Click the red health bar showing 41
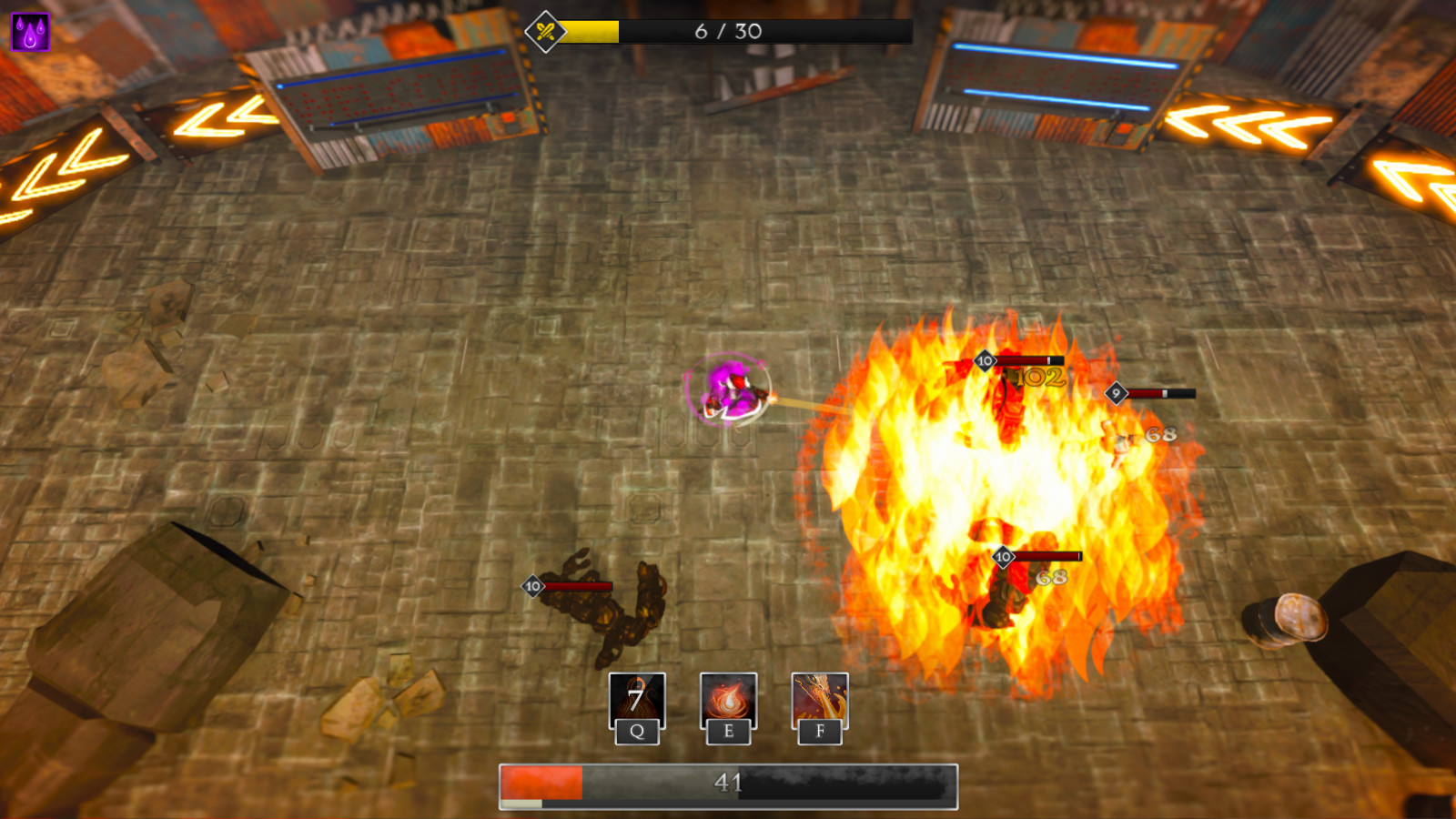 point(728,781)
